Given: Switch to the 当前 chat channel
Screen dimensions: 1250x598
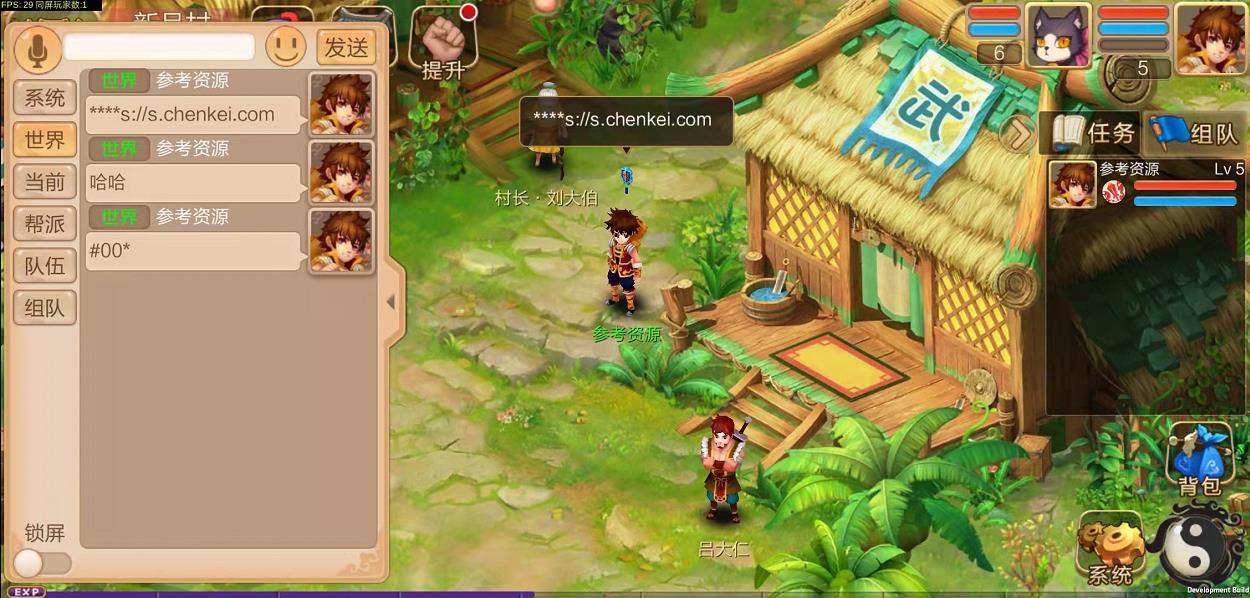Looking at the screenshot, I should tap(45, 182).
